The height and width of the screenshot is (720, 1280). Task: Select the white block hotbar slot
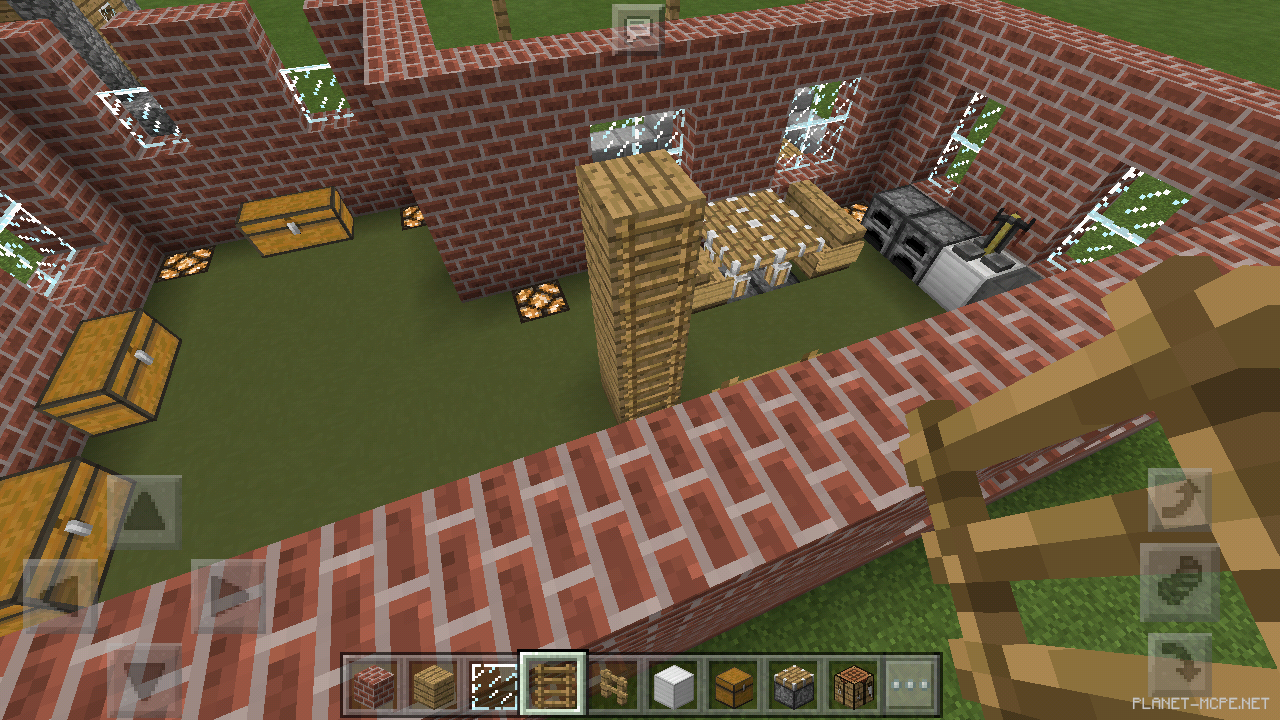pos(674,685)
